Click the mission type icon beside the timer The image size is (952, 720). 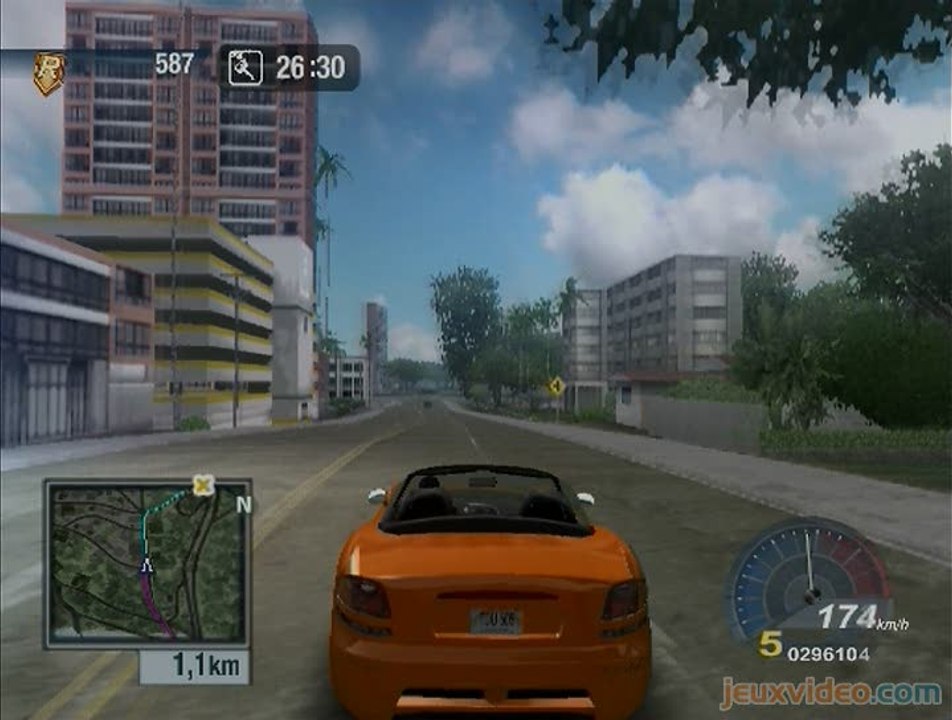click(244, 68)
